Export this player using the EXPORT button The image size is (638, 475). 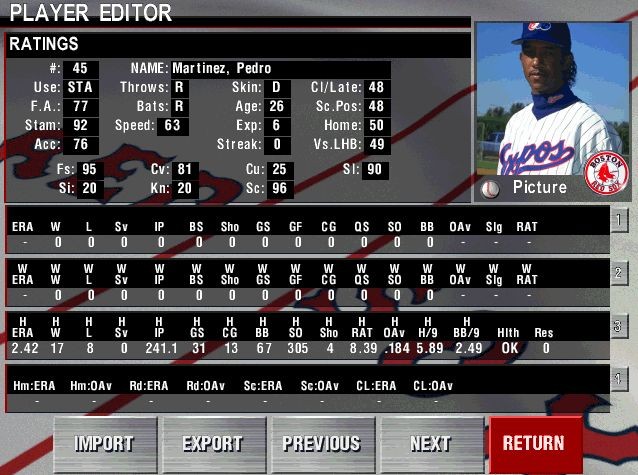click(212, 443)
